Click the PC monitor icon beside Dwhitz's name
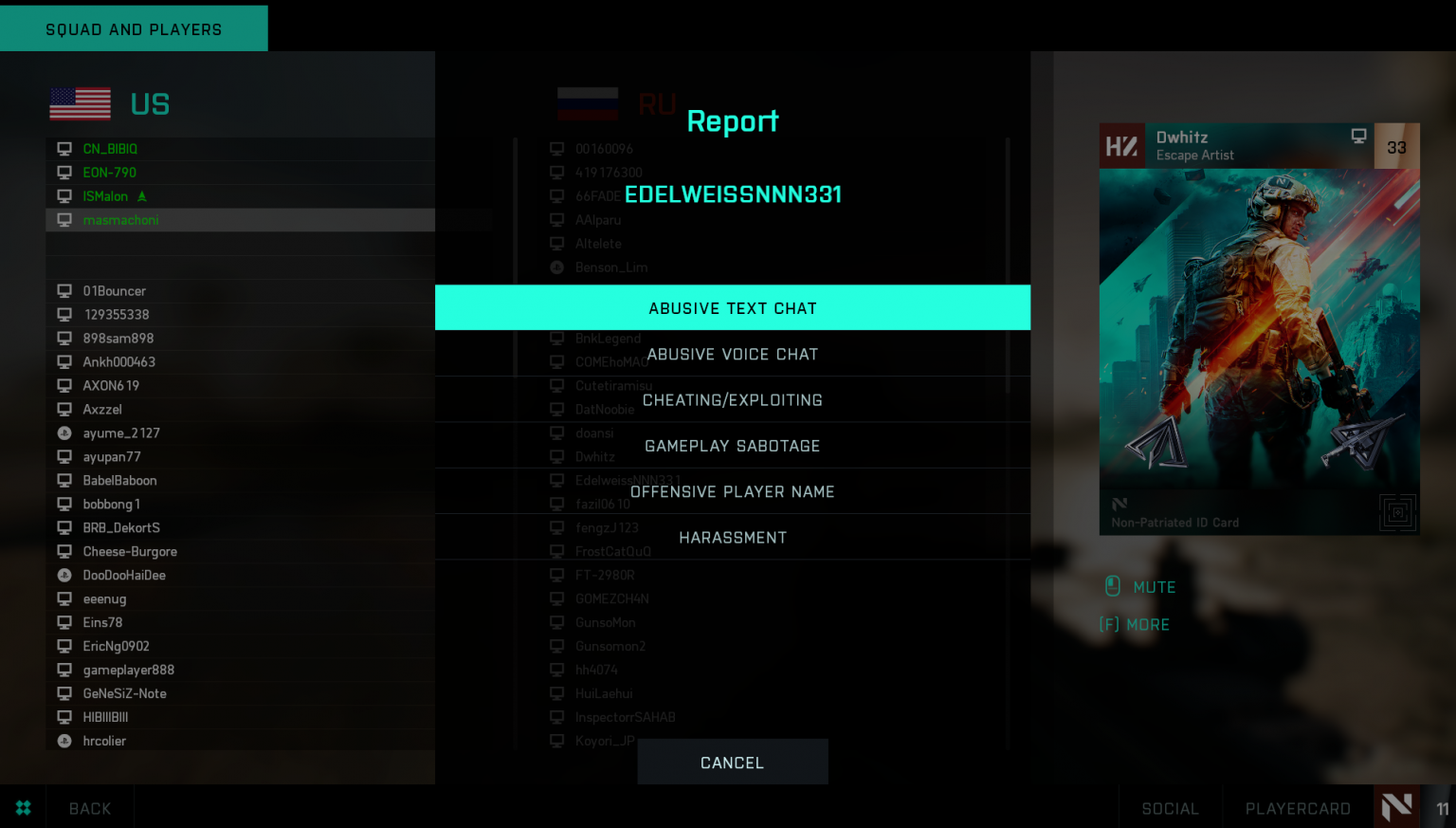Screen dimensions: 1456x828 click(1359, 136)
